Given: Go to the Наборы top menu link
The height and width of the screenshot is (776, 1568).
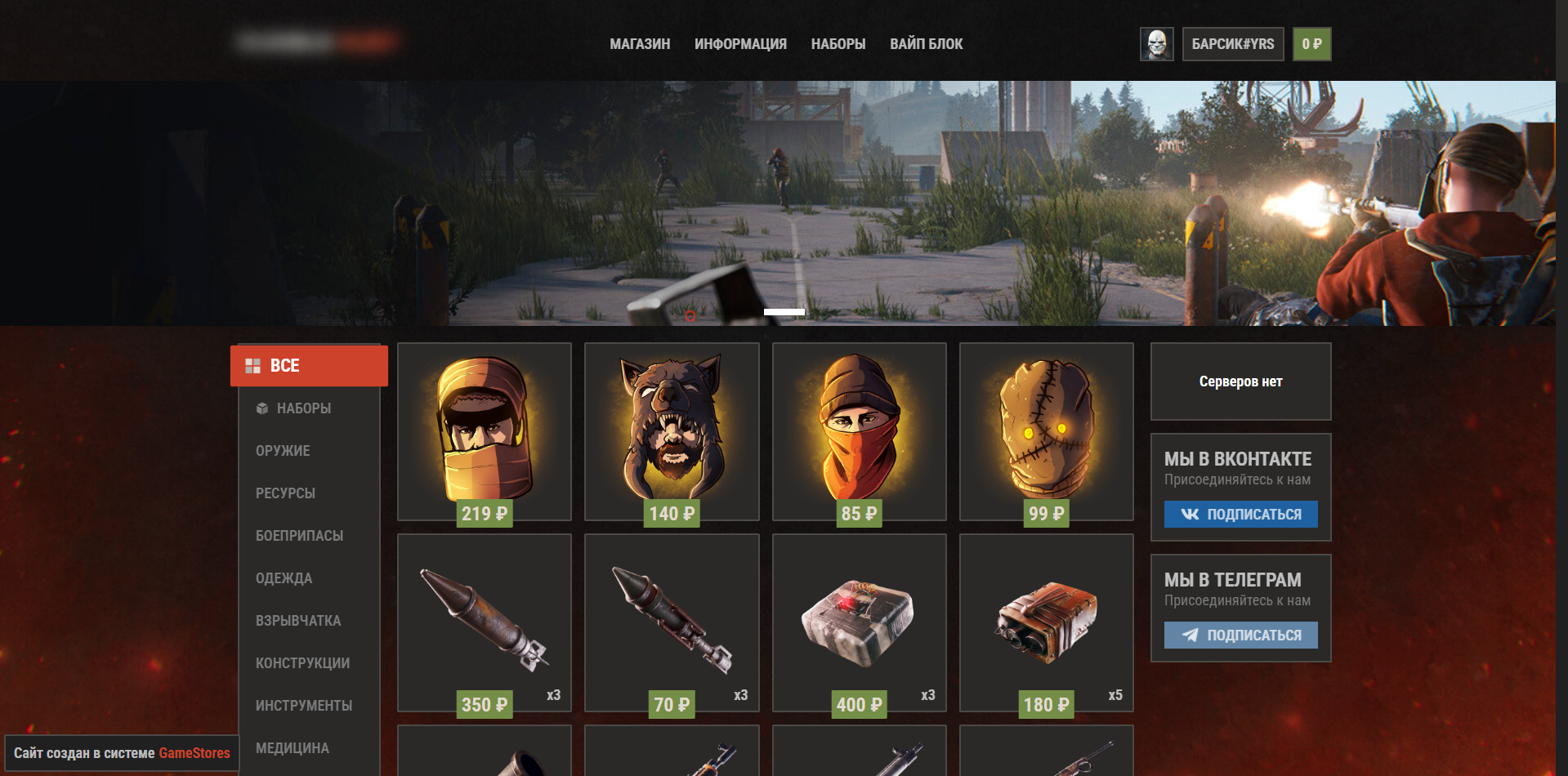Looking at the screenshot, I should tap(838, 44).
